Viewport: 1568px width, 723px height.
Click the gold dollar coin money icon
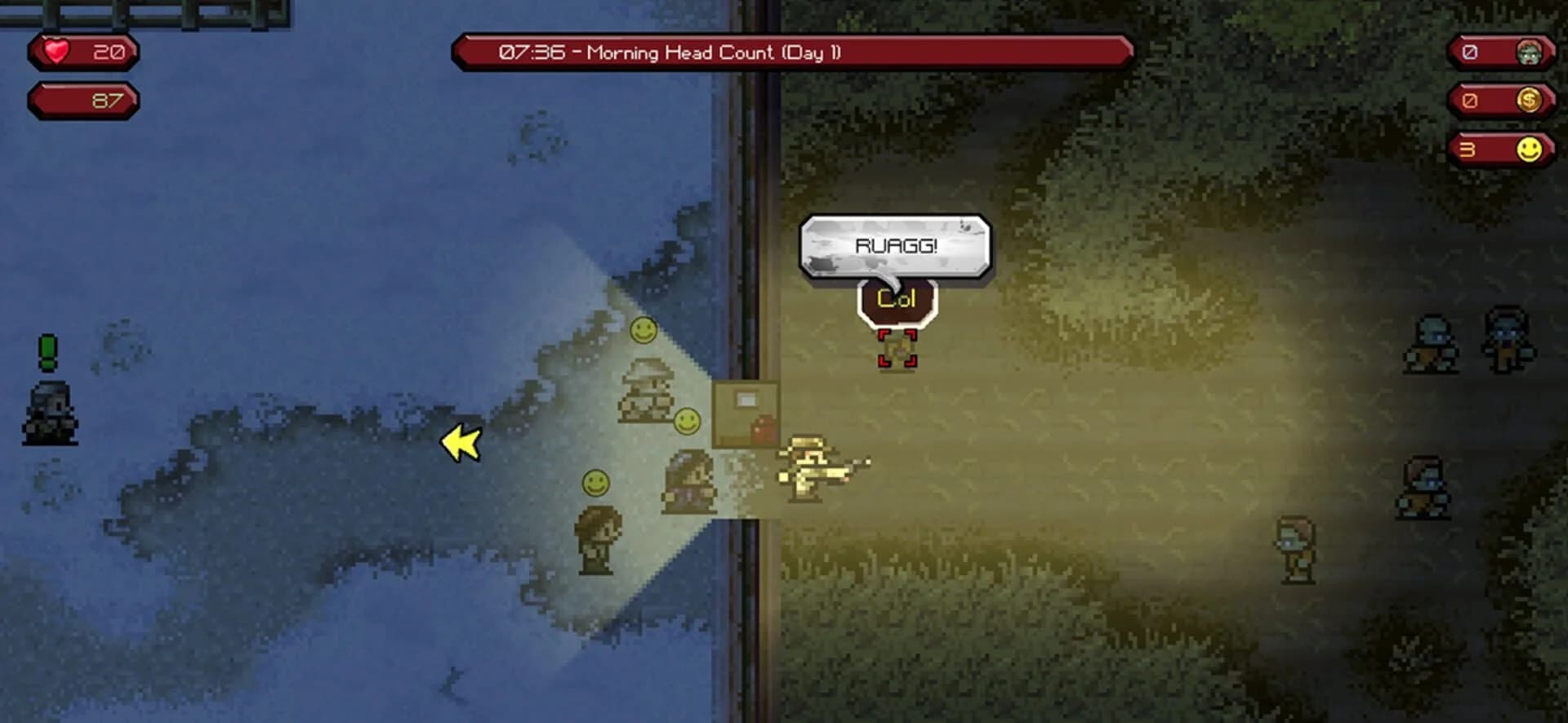tap(1529, 100)
